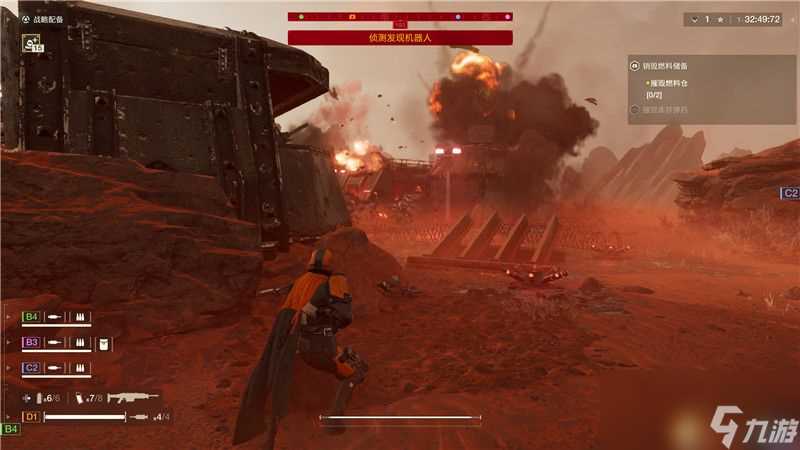Select squad member C2 in the team list
Image resolution: width=800 pixels, height=450 pixels.
(31, 368)
